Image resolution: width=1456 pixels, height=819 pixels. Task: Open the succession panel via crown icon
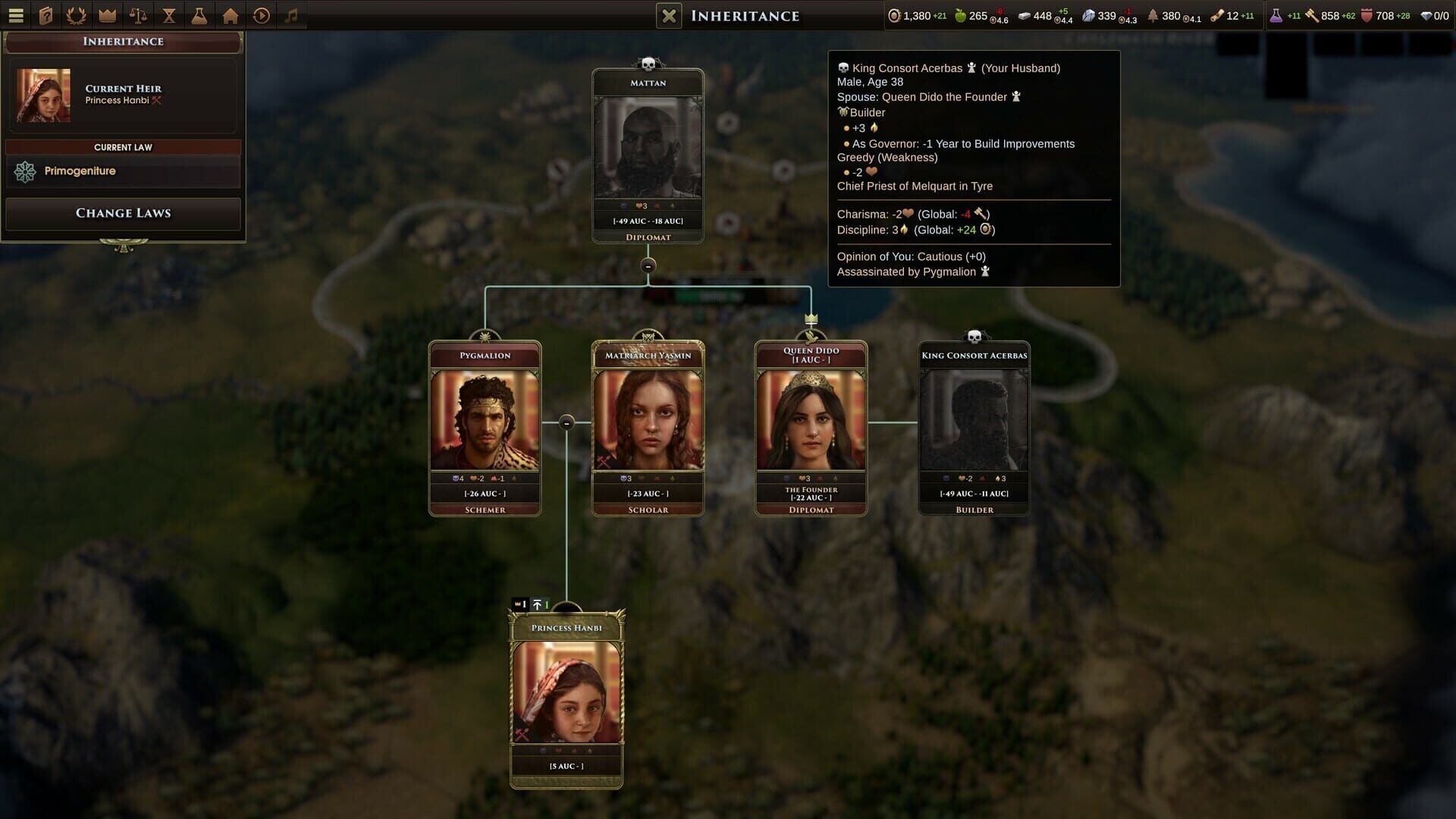(108, 14)
